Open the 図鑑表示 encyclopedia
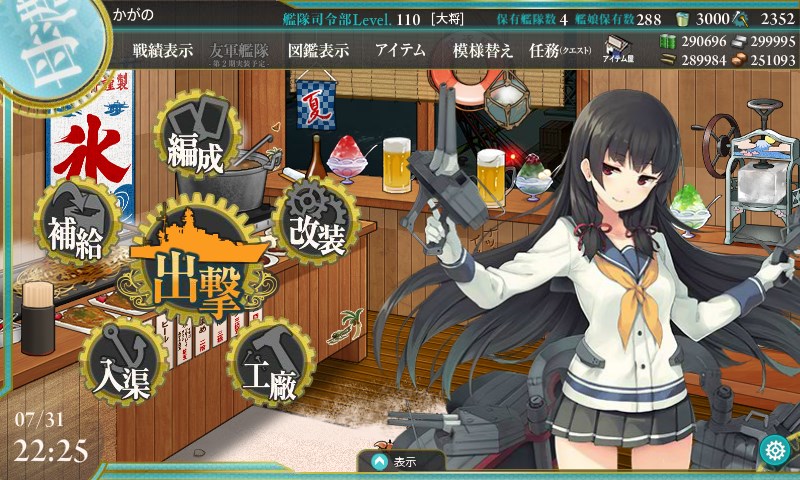 [318, 50]
